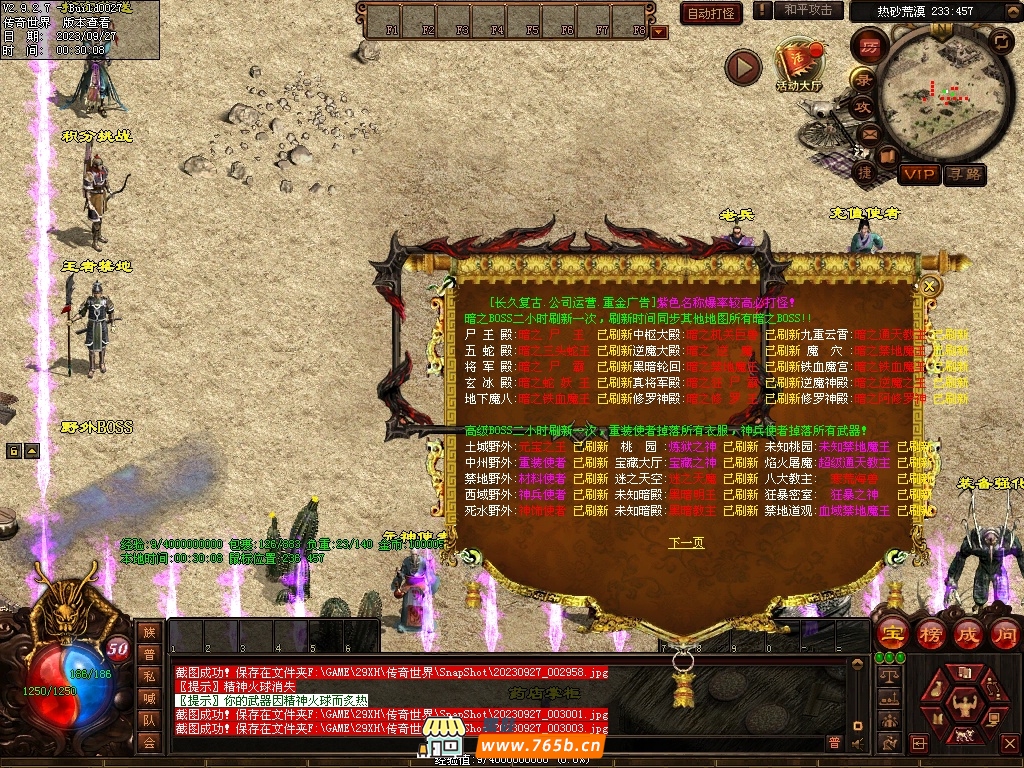The image size is (1024, 768).
Task: Open the trade scales icon
Action: pyautogui.click(x=887, y=677)
